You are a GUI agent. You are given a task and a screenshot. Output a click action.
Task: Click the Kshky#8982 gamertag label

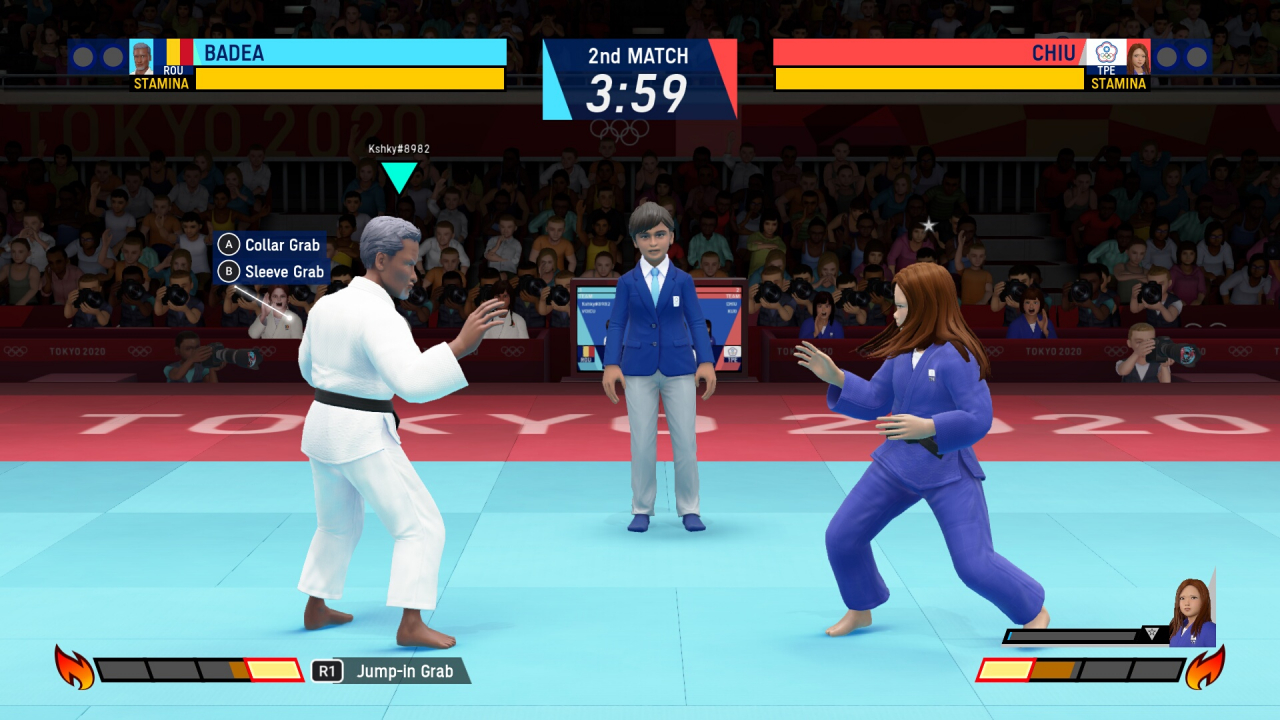[x=399, y=149]
